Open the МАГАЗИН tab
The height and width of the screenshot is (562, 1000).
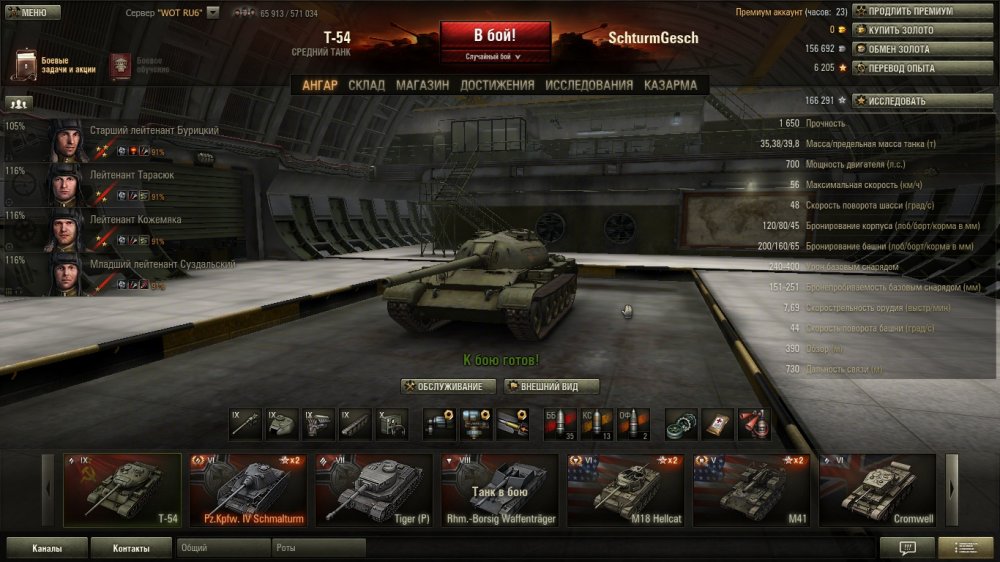pos(422,85)
